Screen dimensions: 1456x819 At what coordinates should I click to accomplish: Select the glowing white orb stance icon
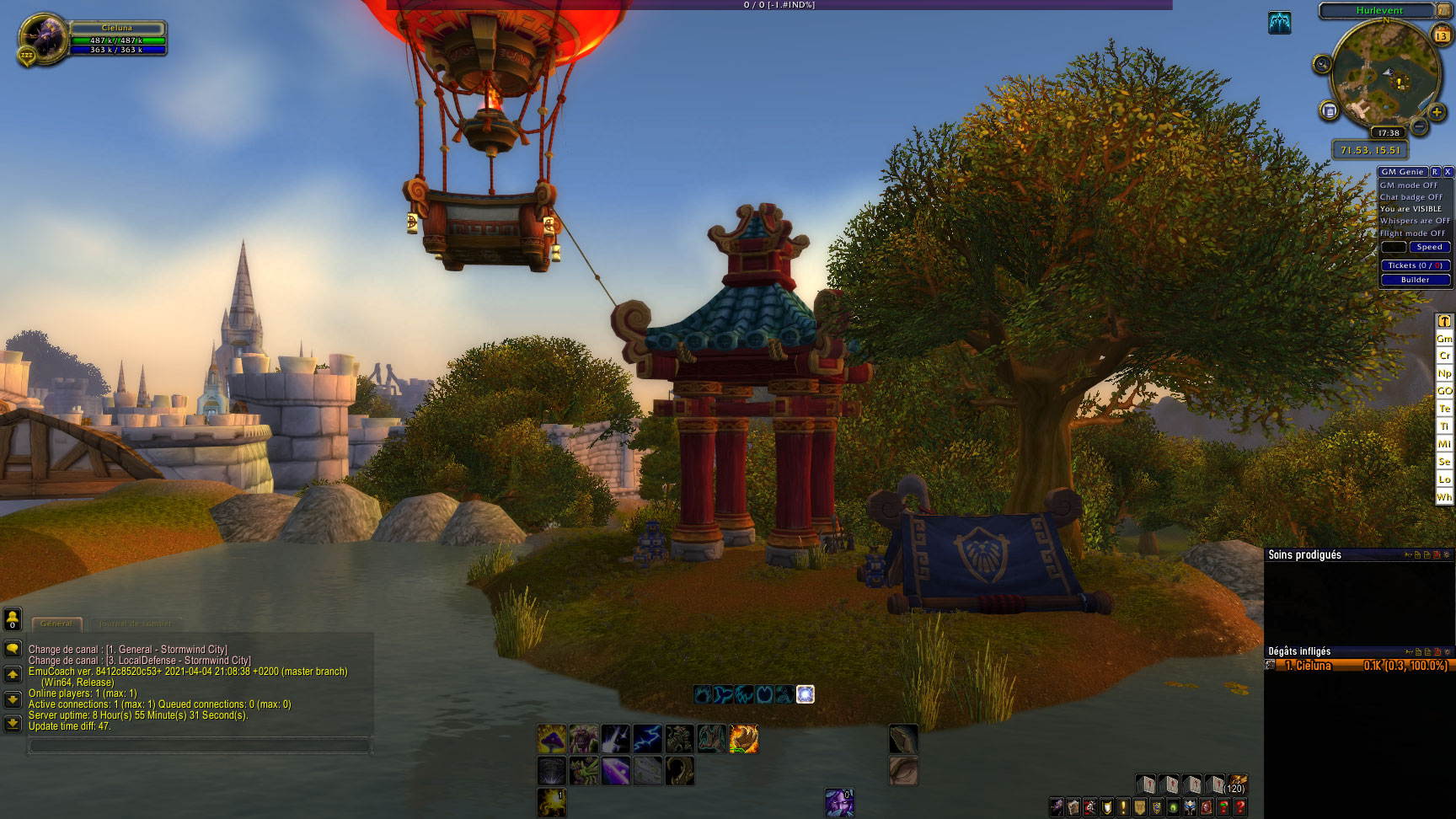[806, 694]
